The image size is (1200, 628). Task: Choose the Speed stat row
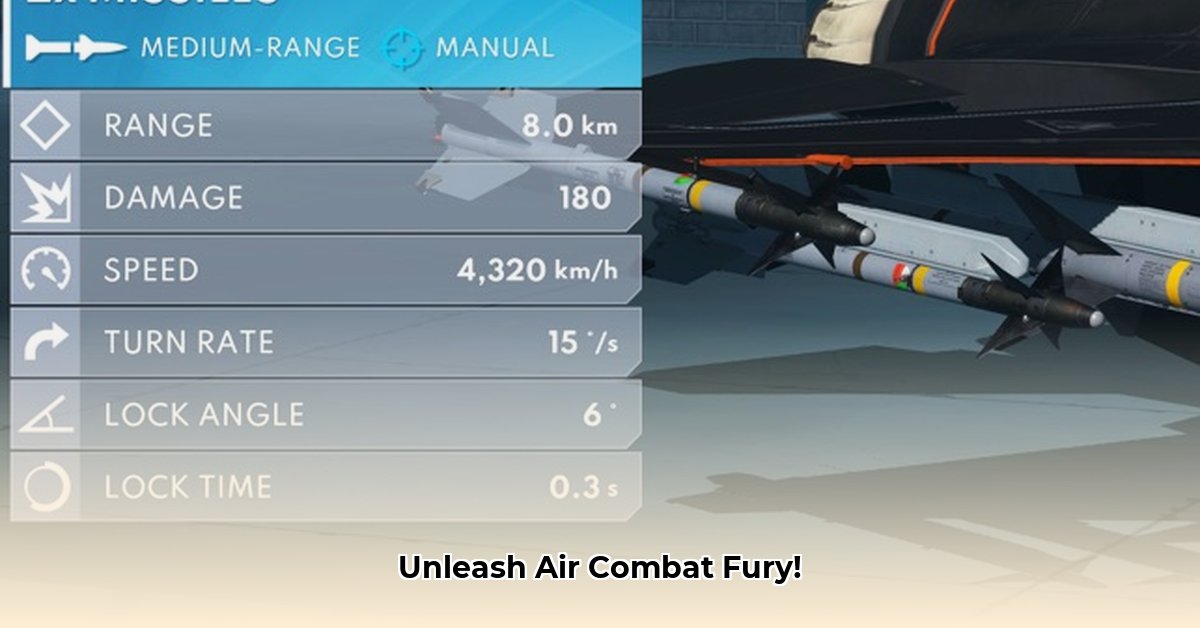[x=325, y=270]
